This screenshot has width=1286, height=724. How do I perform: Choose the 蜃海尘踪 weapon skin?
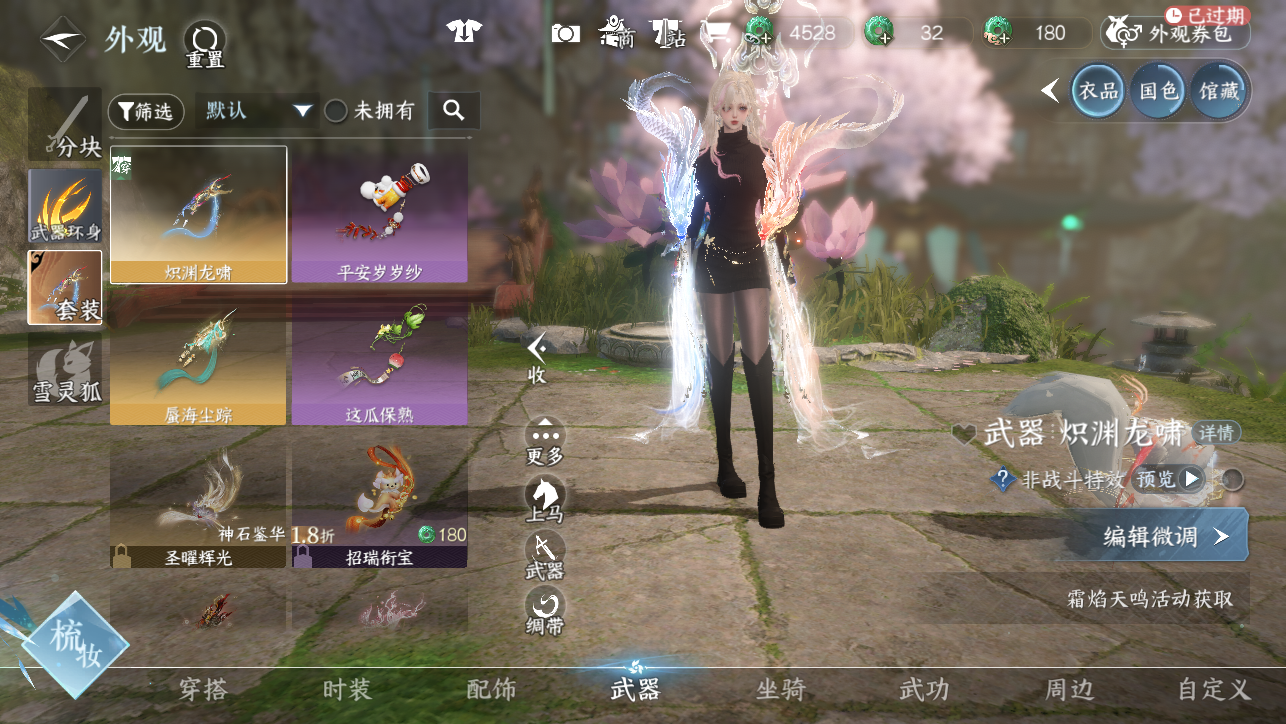pyautogui.click(x=198, y=368)
